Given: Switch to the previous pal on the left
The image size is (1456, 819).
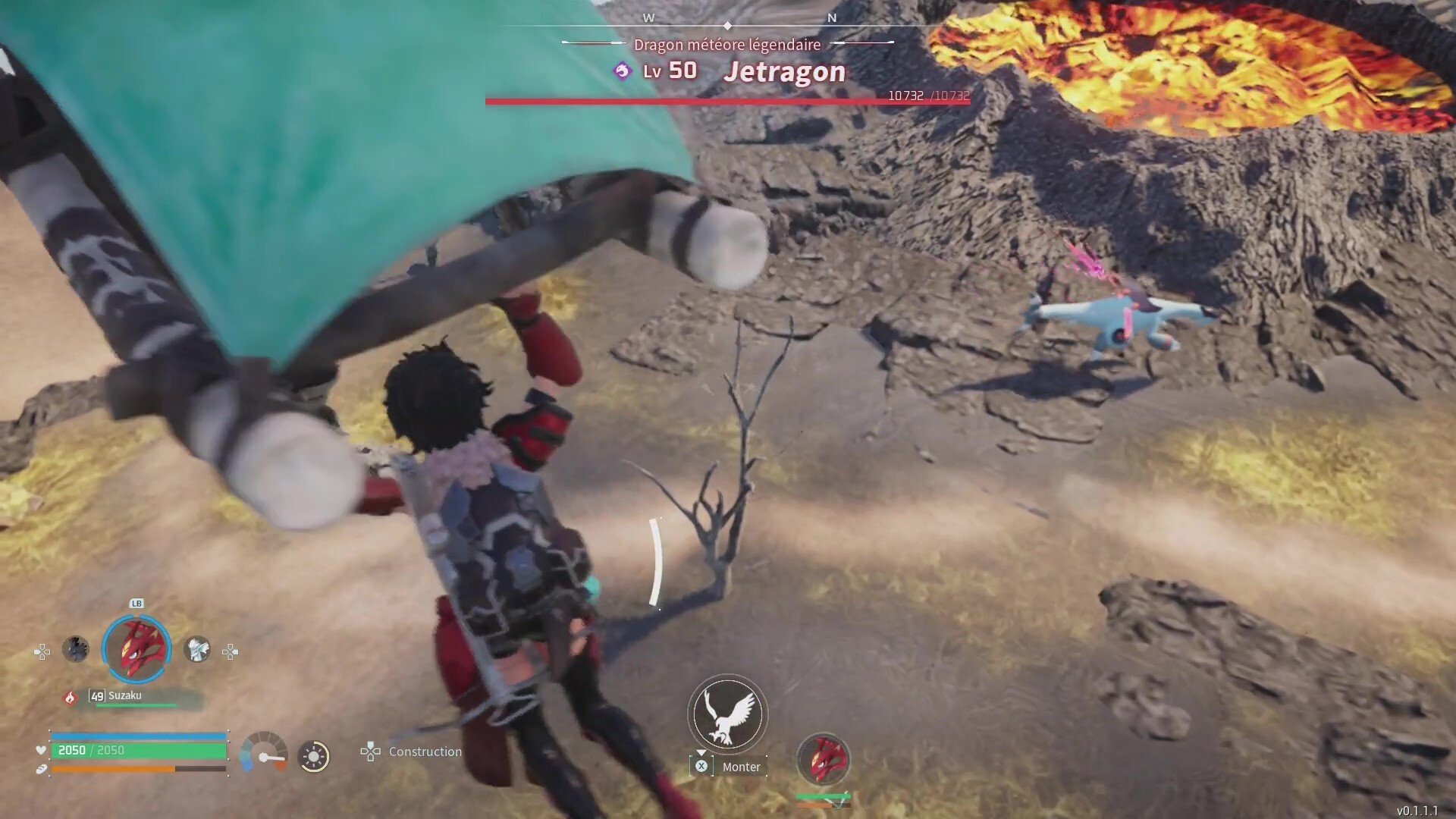Looking at the screenshot, I should [75, 649].
